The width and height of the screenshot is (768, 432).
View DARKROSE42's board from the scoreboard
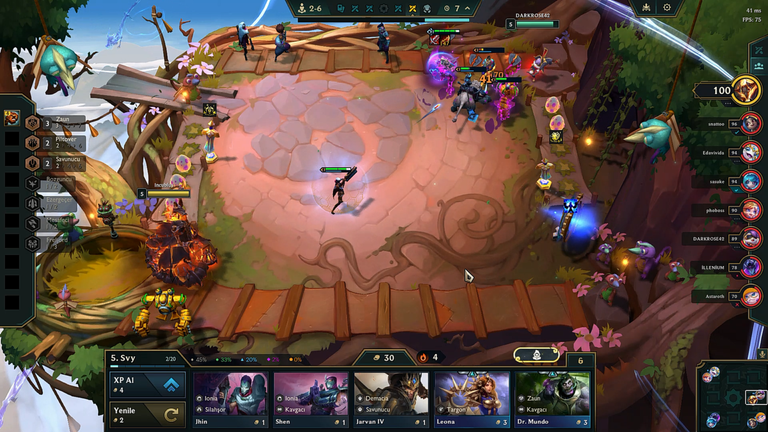pos(750,239)
